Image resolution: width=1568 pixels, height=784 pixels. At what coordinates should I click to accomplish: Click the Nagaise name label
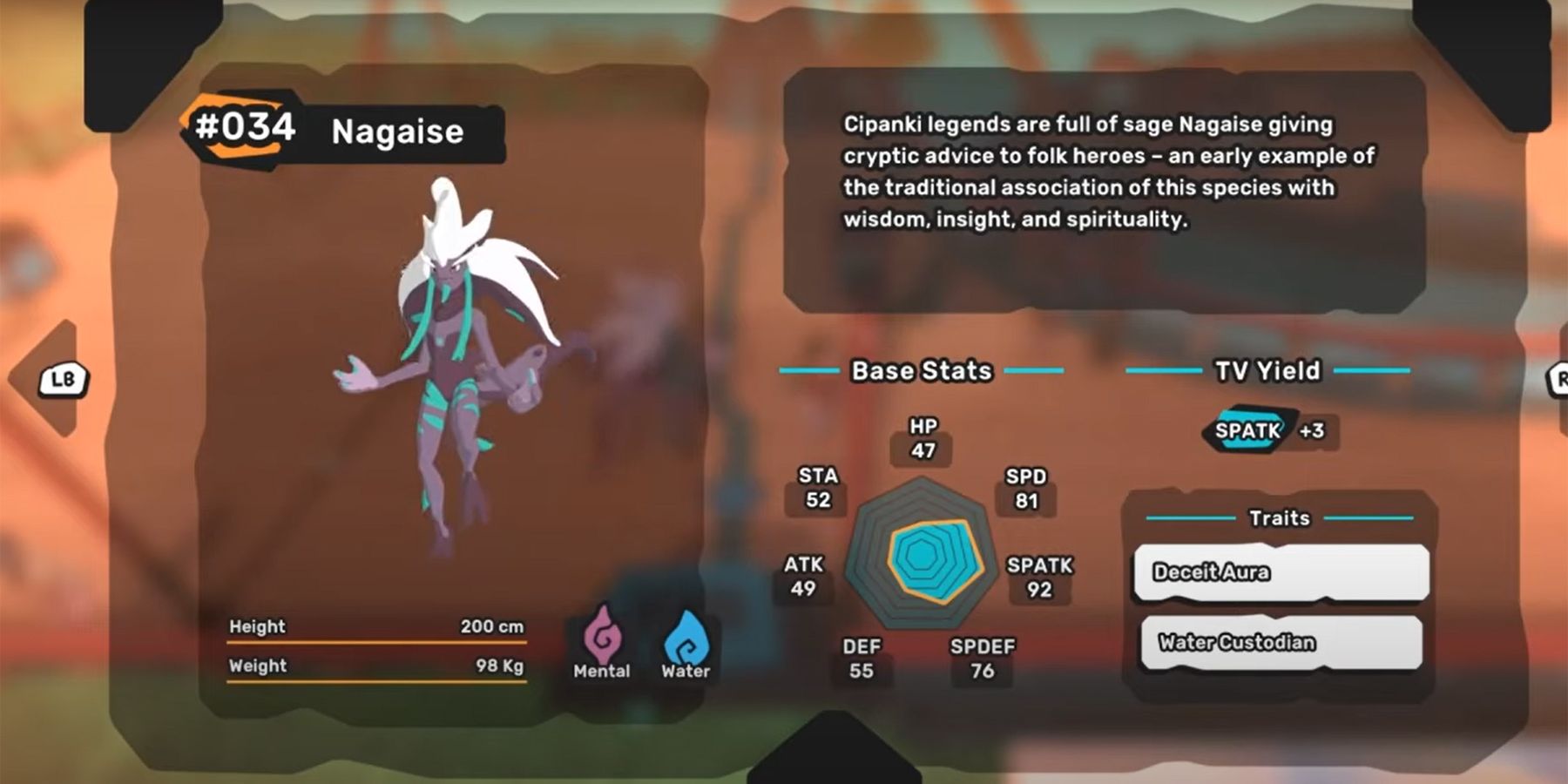pyautogui.click(x=398, y=132)
